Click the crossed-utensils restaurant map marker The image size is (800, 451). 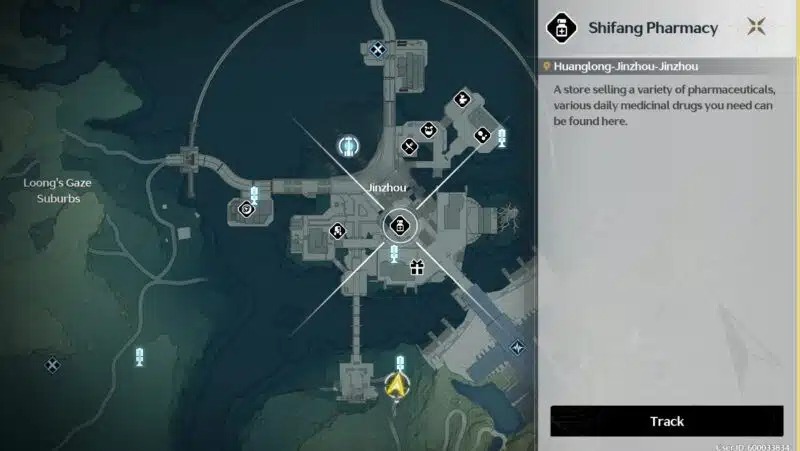point(409,147)
